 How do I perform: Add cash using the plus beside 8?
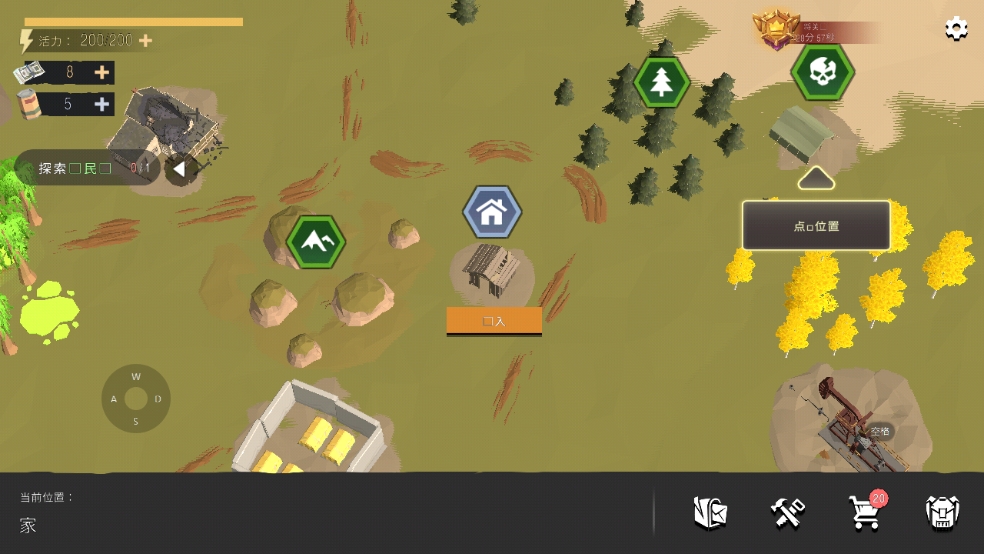click(x=102, y=72)
